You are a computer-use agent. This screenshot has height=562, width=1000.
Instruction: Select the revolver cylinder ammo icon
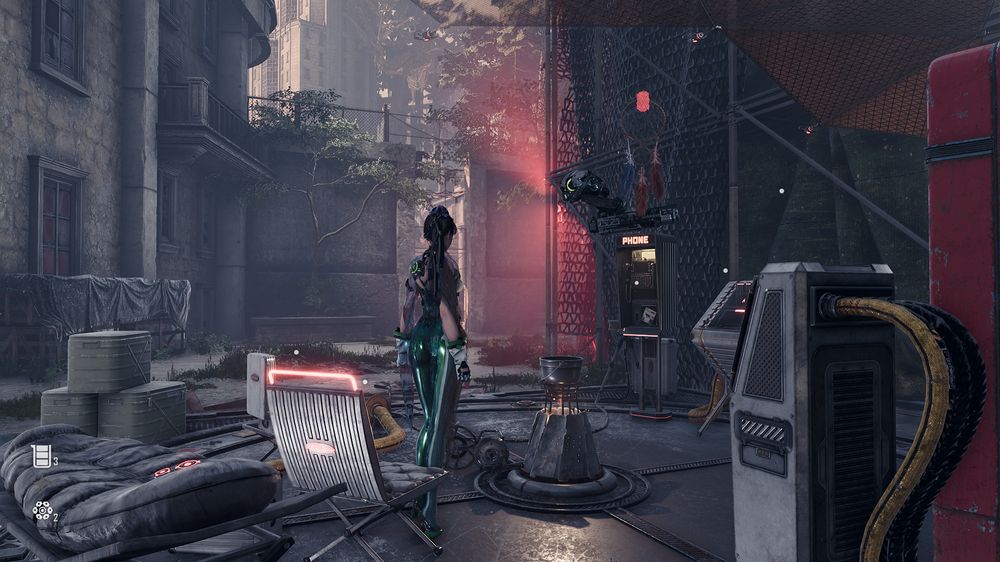coord(41,511)
